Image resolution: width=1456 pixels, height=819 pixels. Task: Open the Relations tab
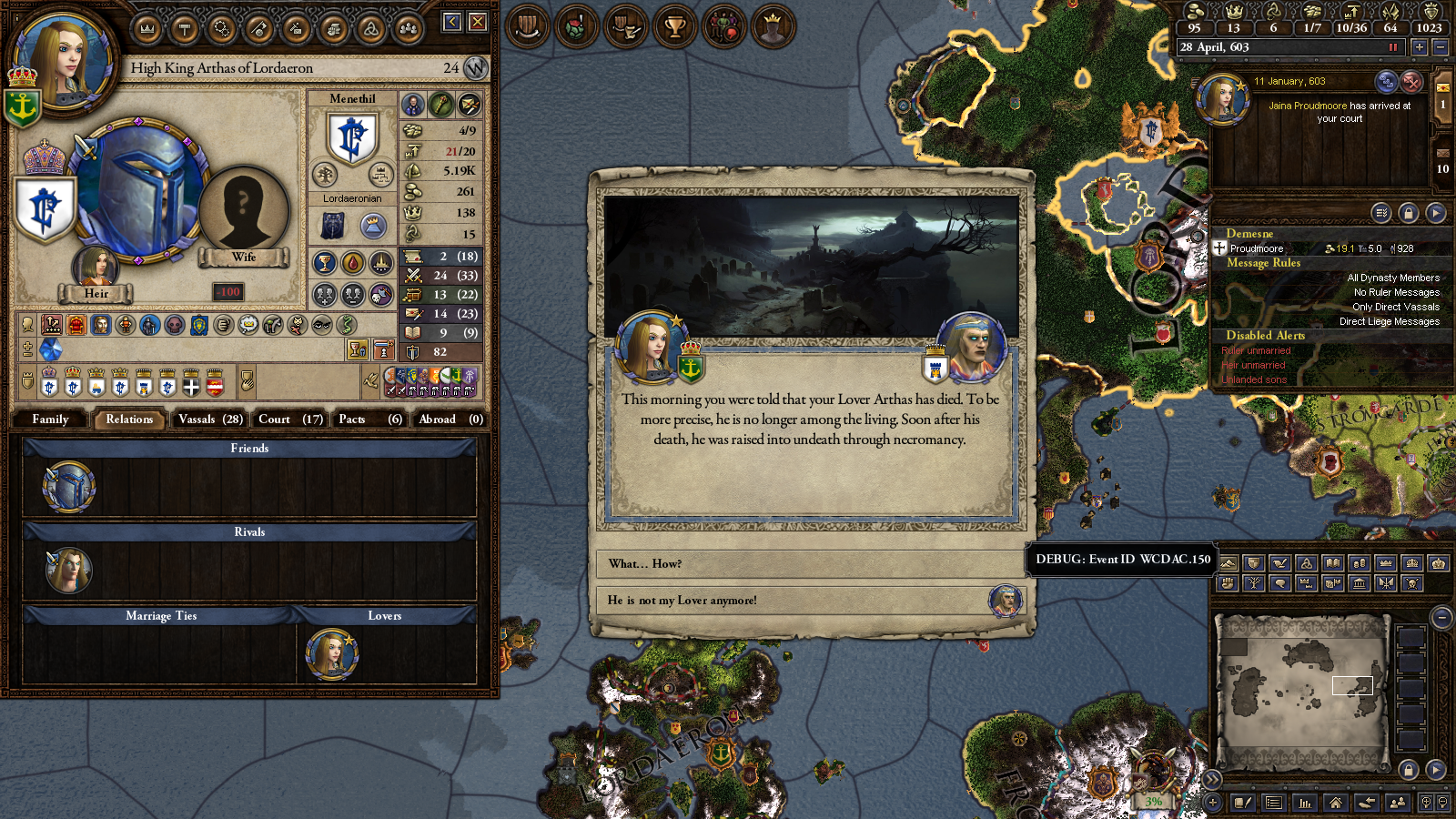[x=129, y=420]
